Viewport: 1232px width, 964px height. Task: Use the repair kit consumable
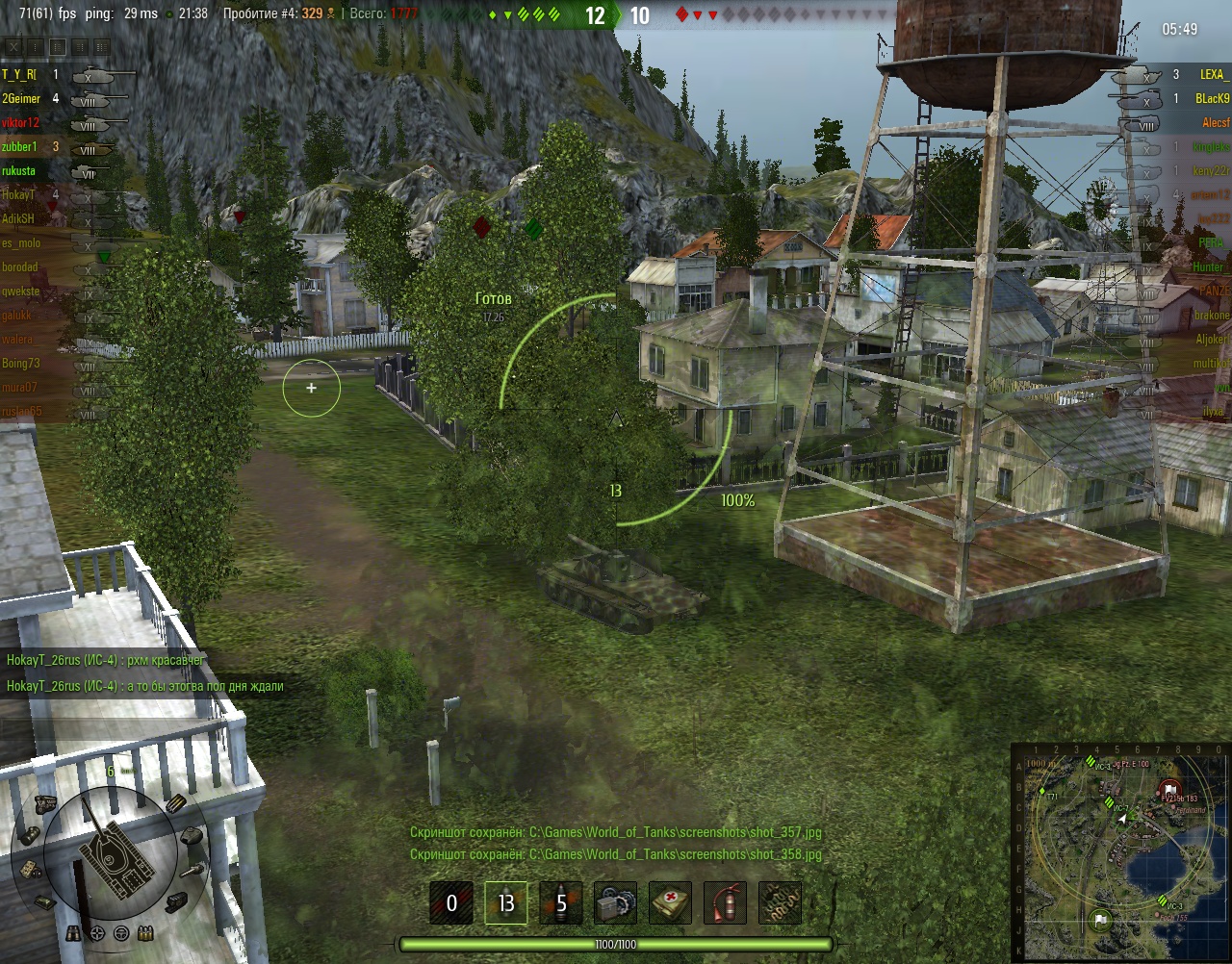coord(616,903)
